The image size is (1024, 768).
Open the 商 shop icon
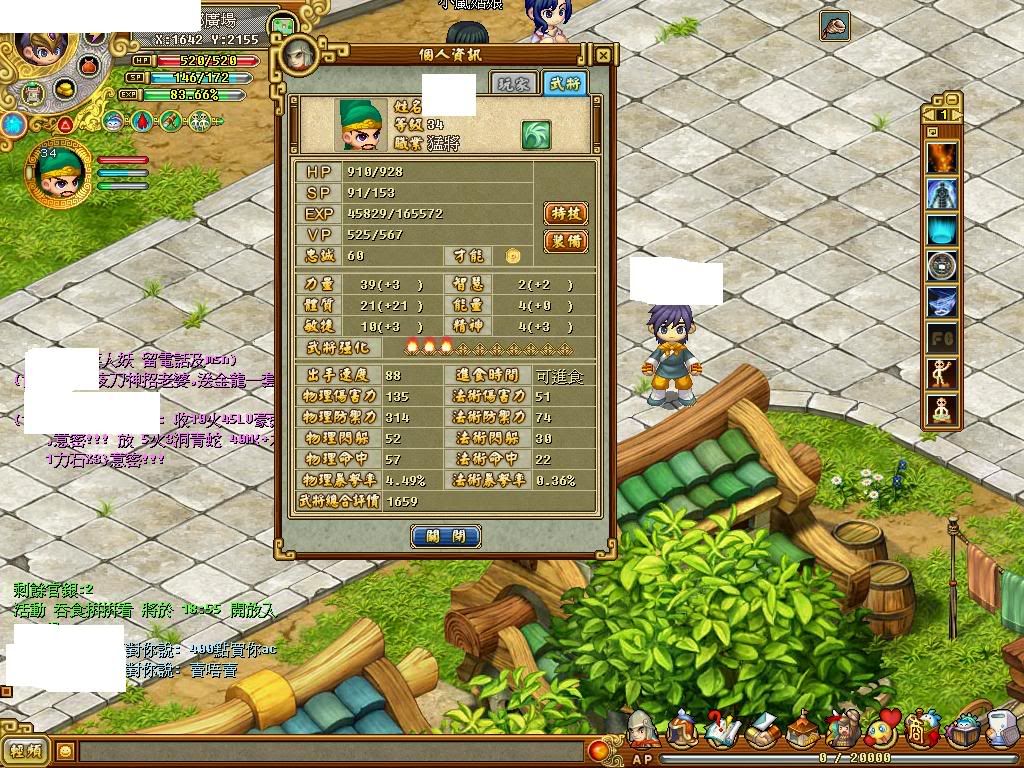click(918, 729)
